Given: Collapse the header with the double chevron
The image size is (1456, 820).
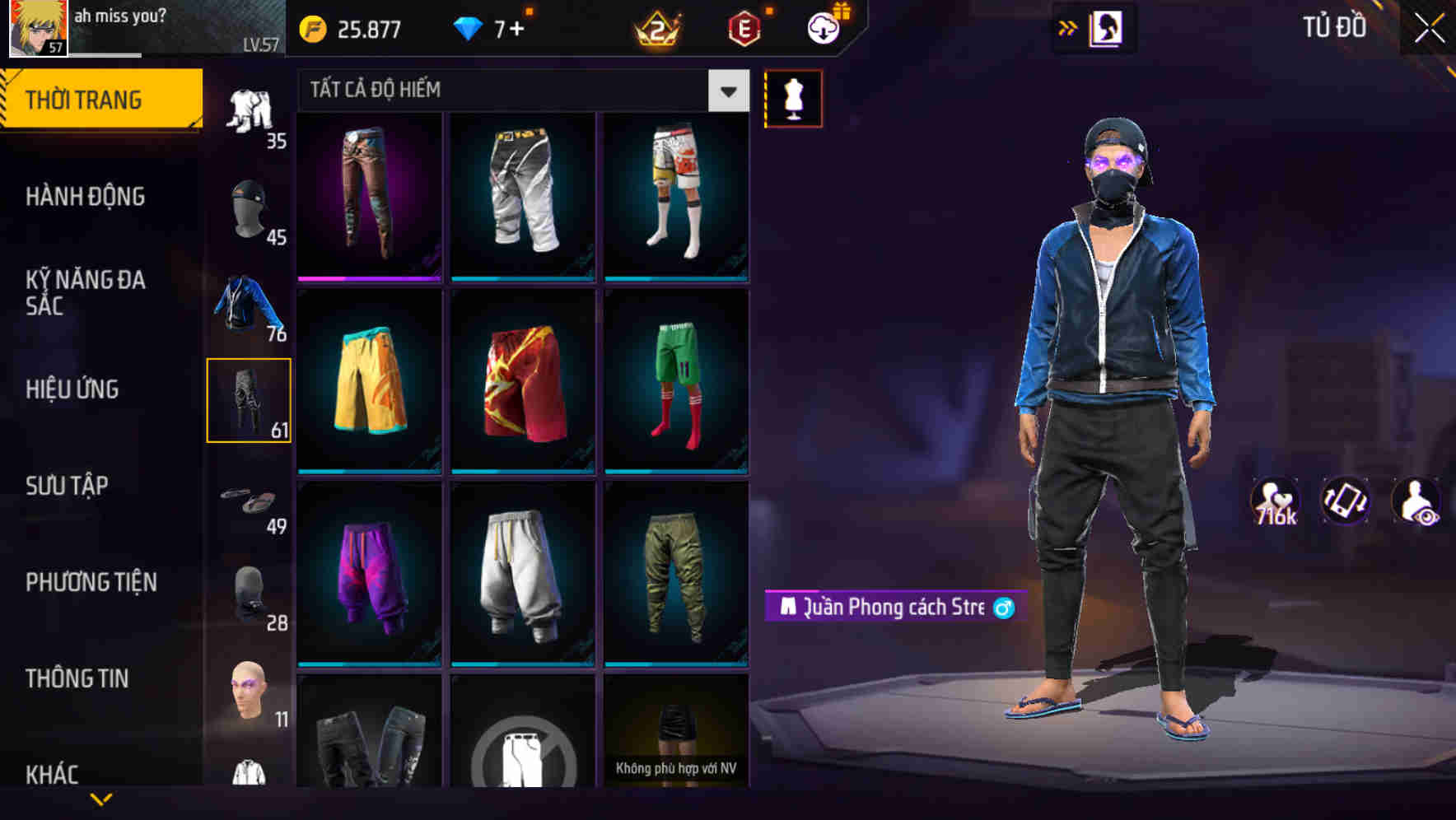Looking at the screenshot, I should (1066, 28).
